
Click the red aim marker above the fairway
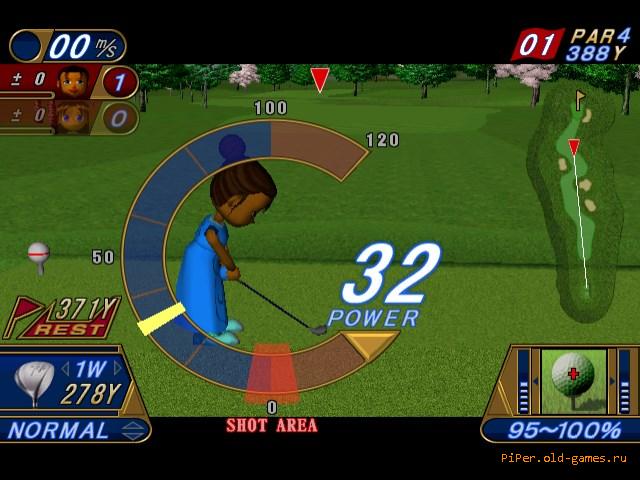320,80
